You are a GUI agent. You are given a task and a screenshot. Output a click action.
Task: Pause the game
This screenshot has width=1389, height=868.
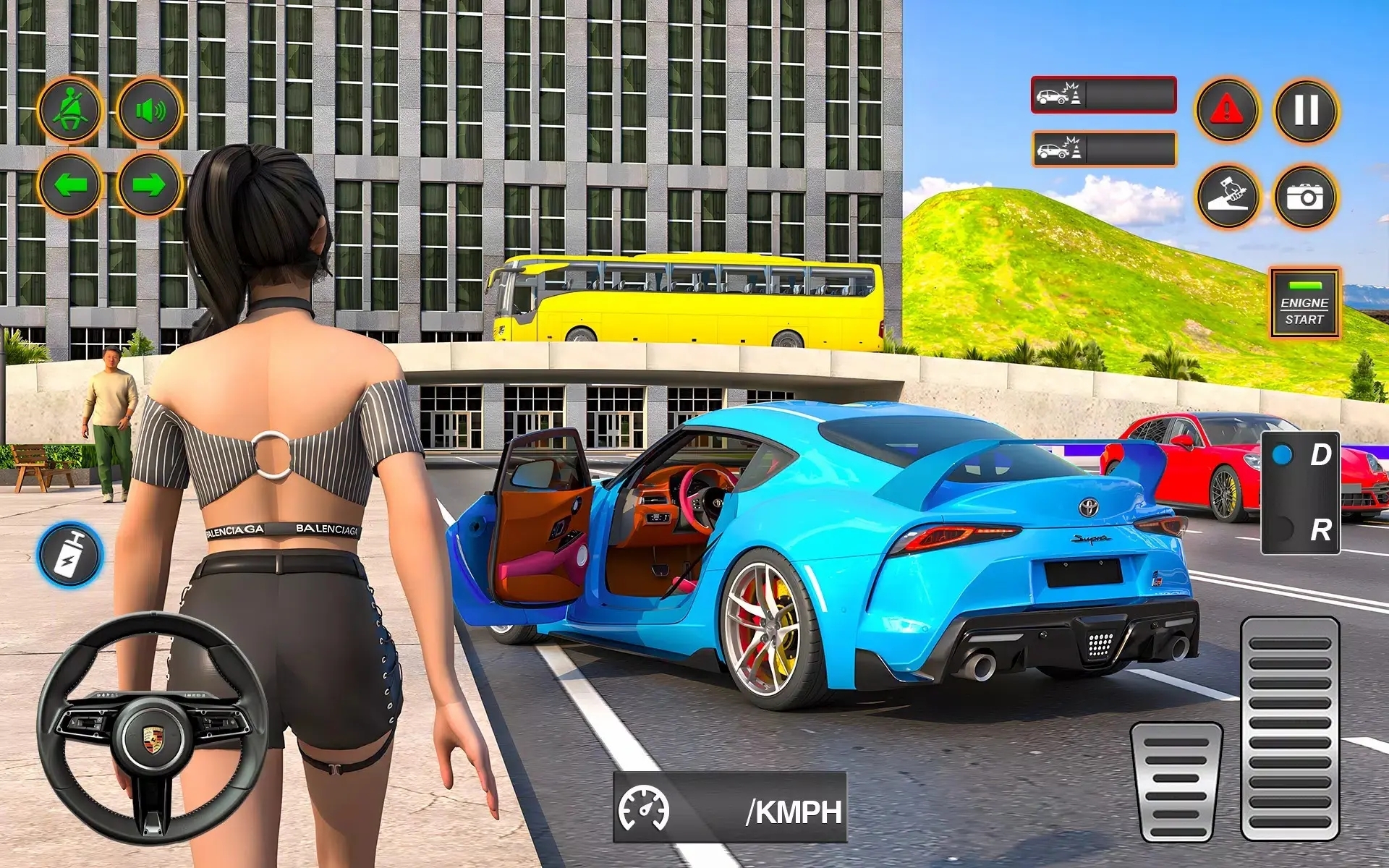point(1307,111)
